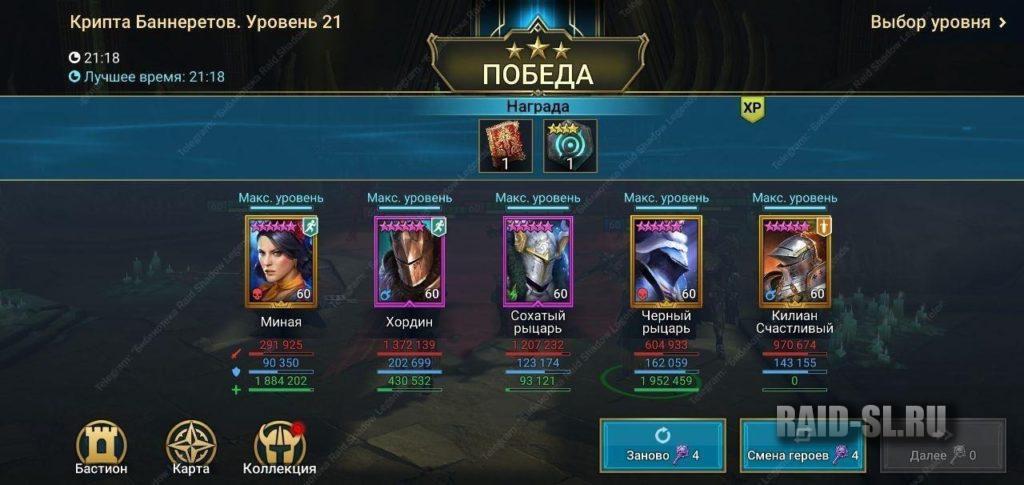Select the Сохатый рыцарь hero portrait

(x=537, y=260)
